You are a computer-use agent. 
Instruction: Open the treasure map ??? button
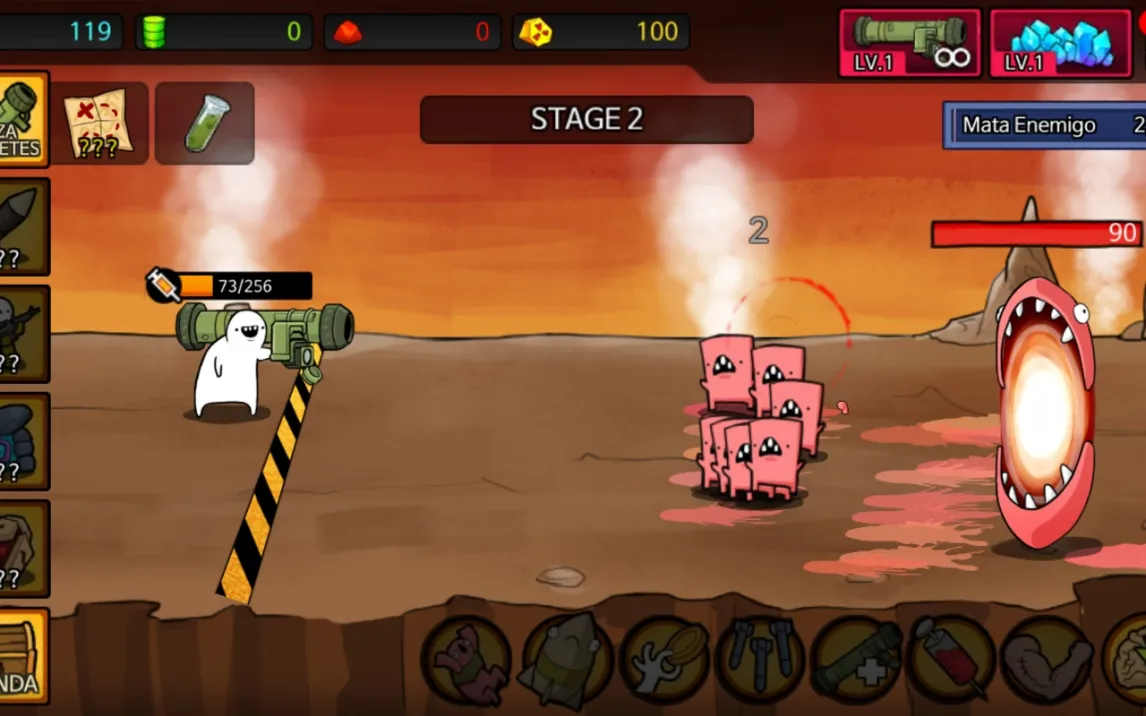[98, 123]
